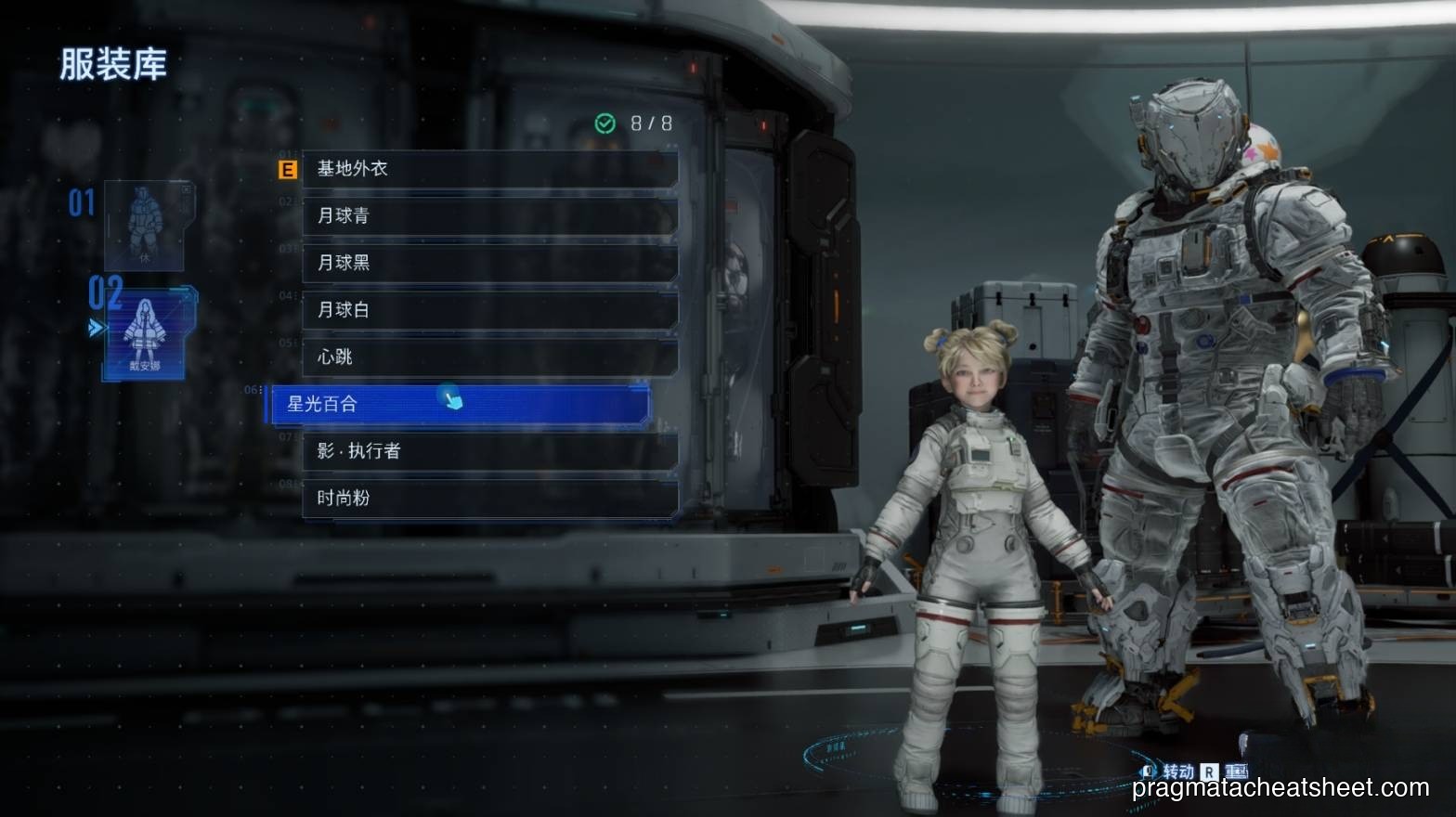The width and height of the screenshot is (1456, 817).
Task: Choose the 月球青 outfit
Action: [489, 216]
